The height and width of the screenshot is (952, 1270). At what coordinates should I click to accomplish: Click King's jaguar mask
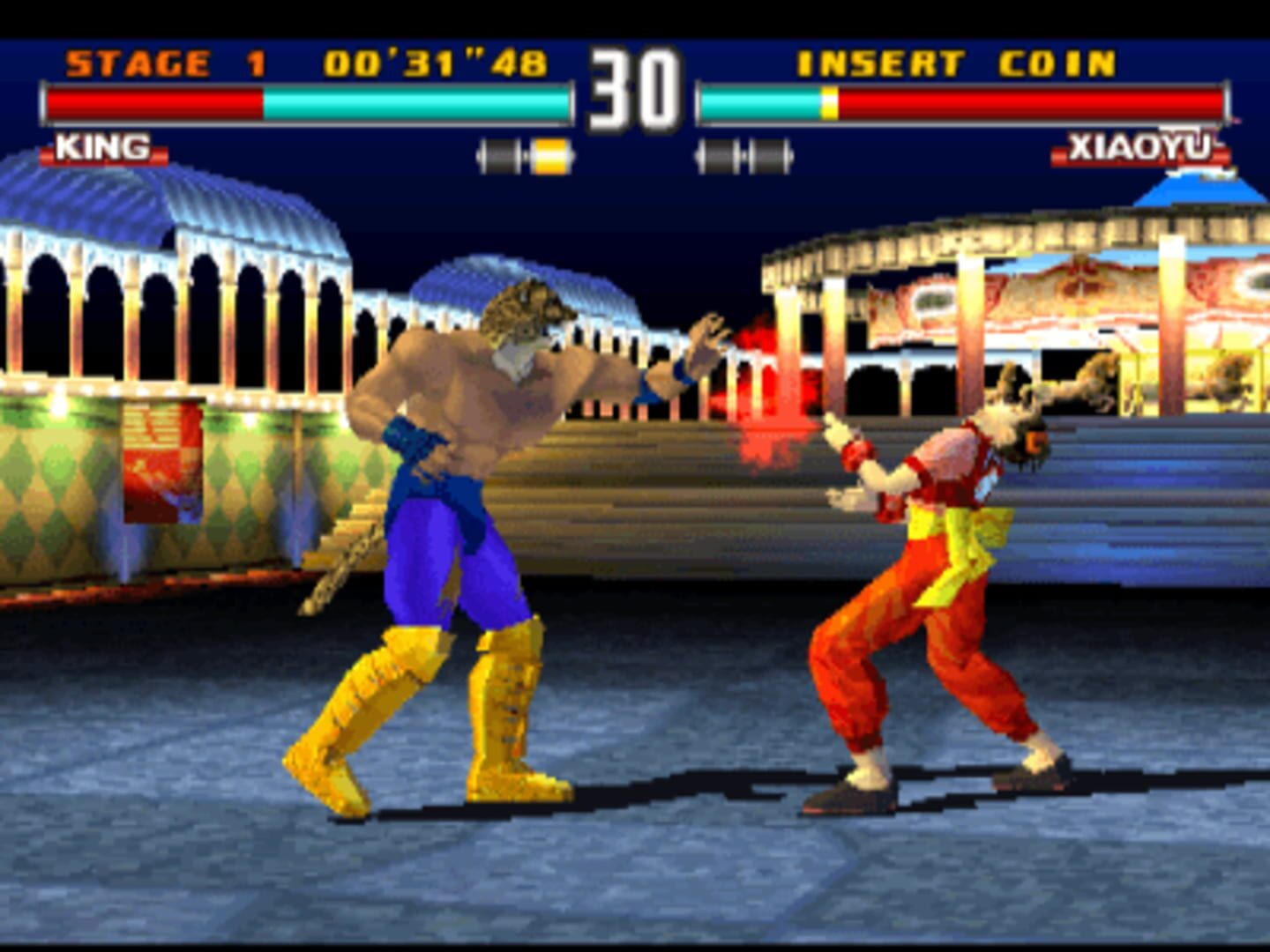click(527, 313)
